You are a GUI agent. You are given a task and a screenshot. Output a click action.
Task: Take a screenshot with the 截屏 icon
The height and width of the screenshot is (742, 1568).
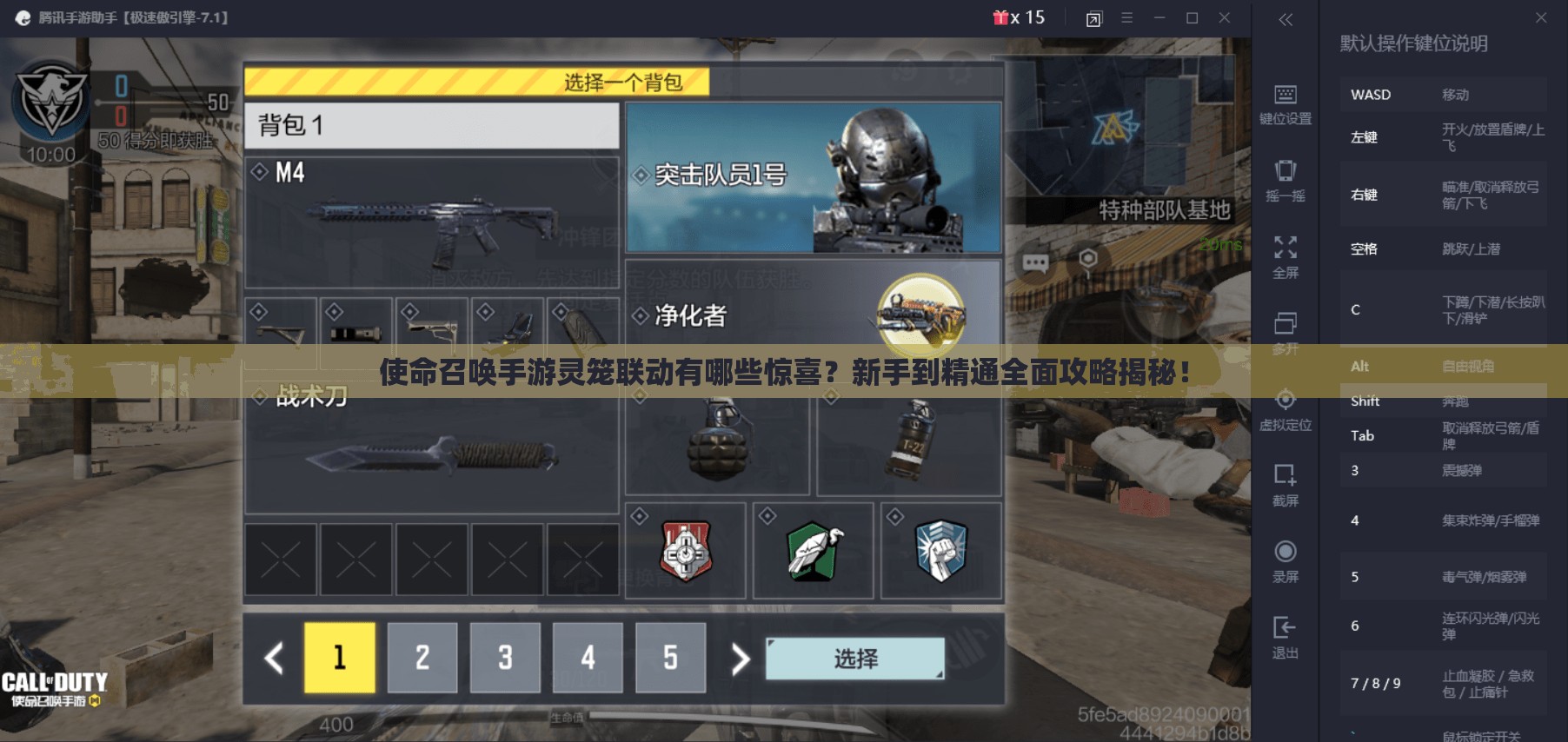coord(1286,479)
